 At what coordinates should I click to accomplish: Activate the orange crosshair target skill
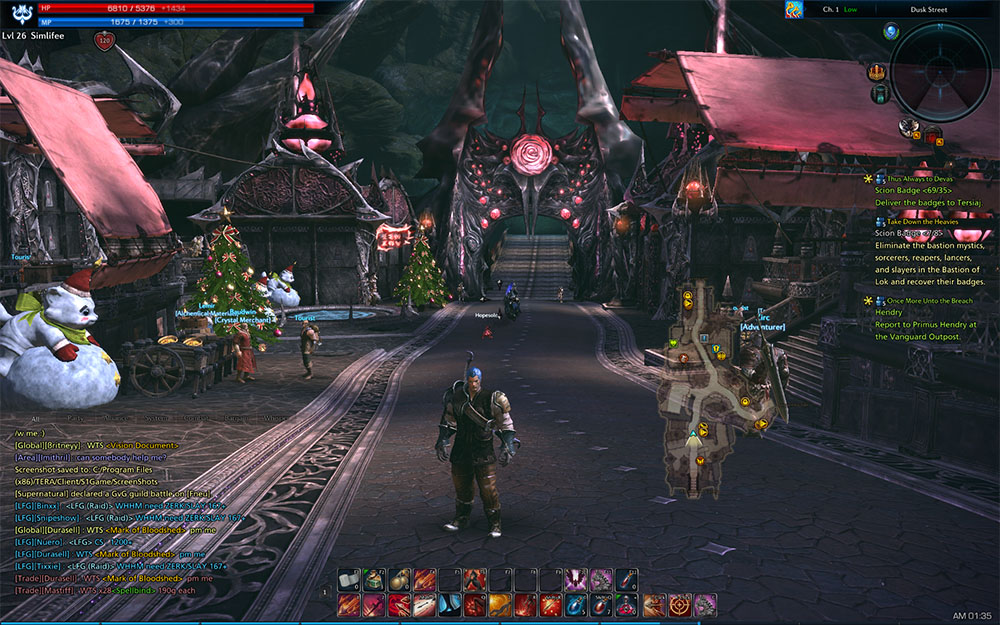pyautogui.click(x=681, y=604)
